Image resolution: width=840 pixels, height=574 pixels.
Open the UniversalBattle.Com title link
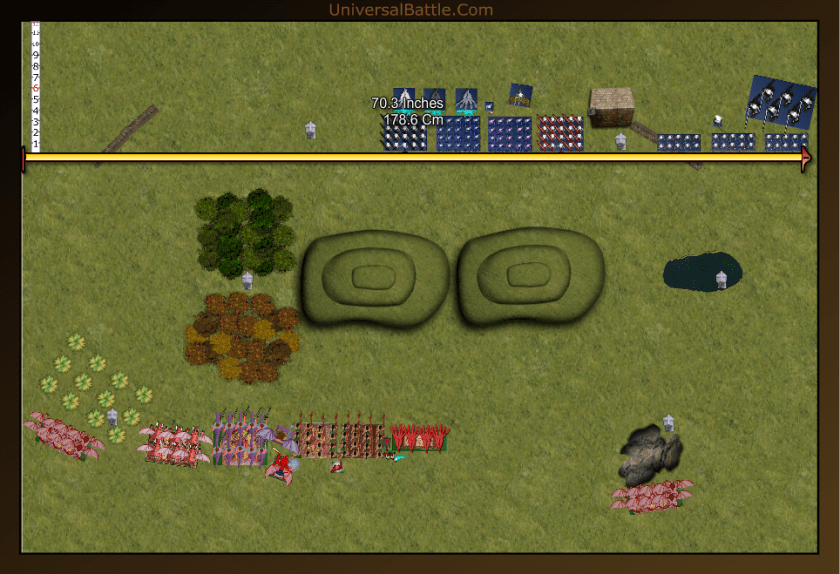pyautogui.click(x=410, y=10)
